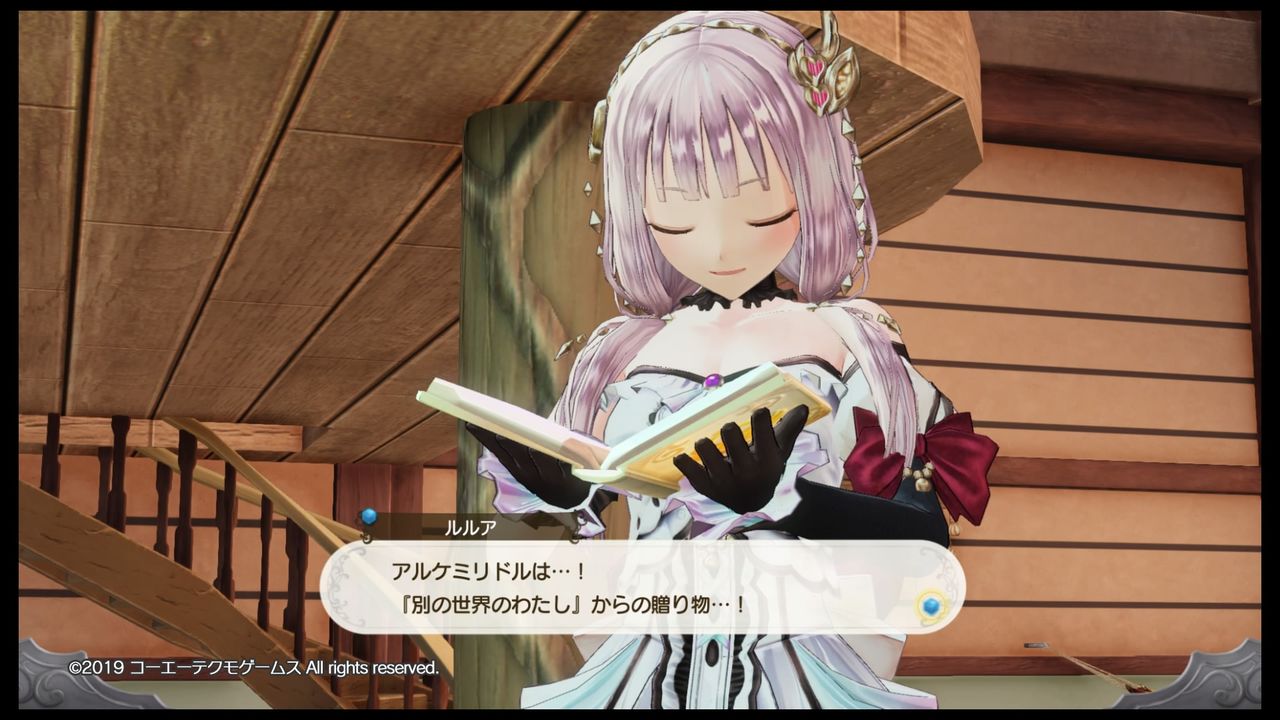Click the gem on the nameplate to toggle voice
This screenshot has height=720, width=1280.
(x=368, y=514)
